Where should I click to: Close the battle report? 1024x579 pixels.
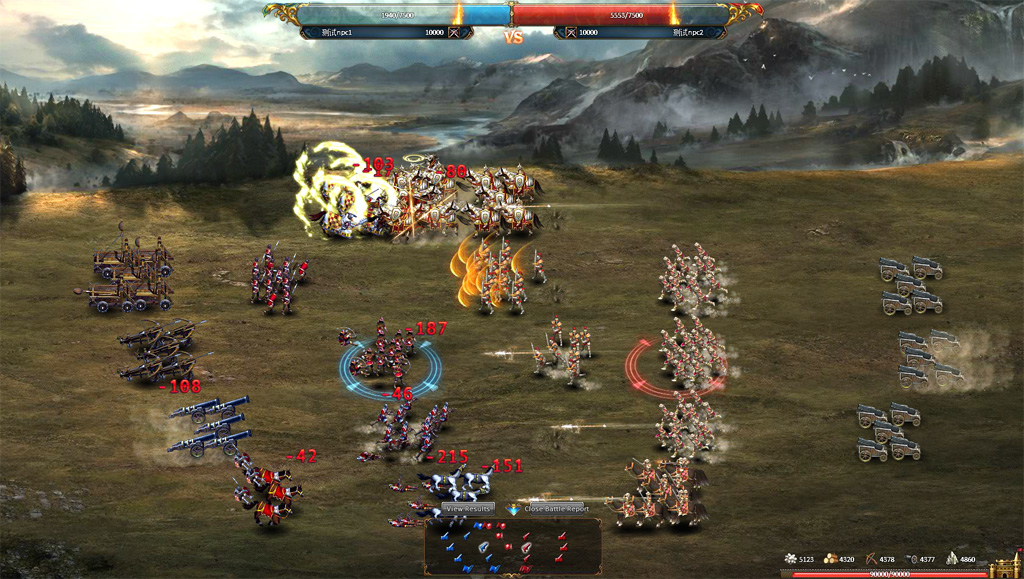click(556, 509)
